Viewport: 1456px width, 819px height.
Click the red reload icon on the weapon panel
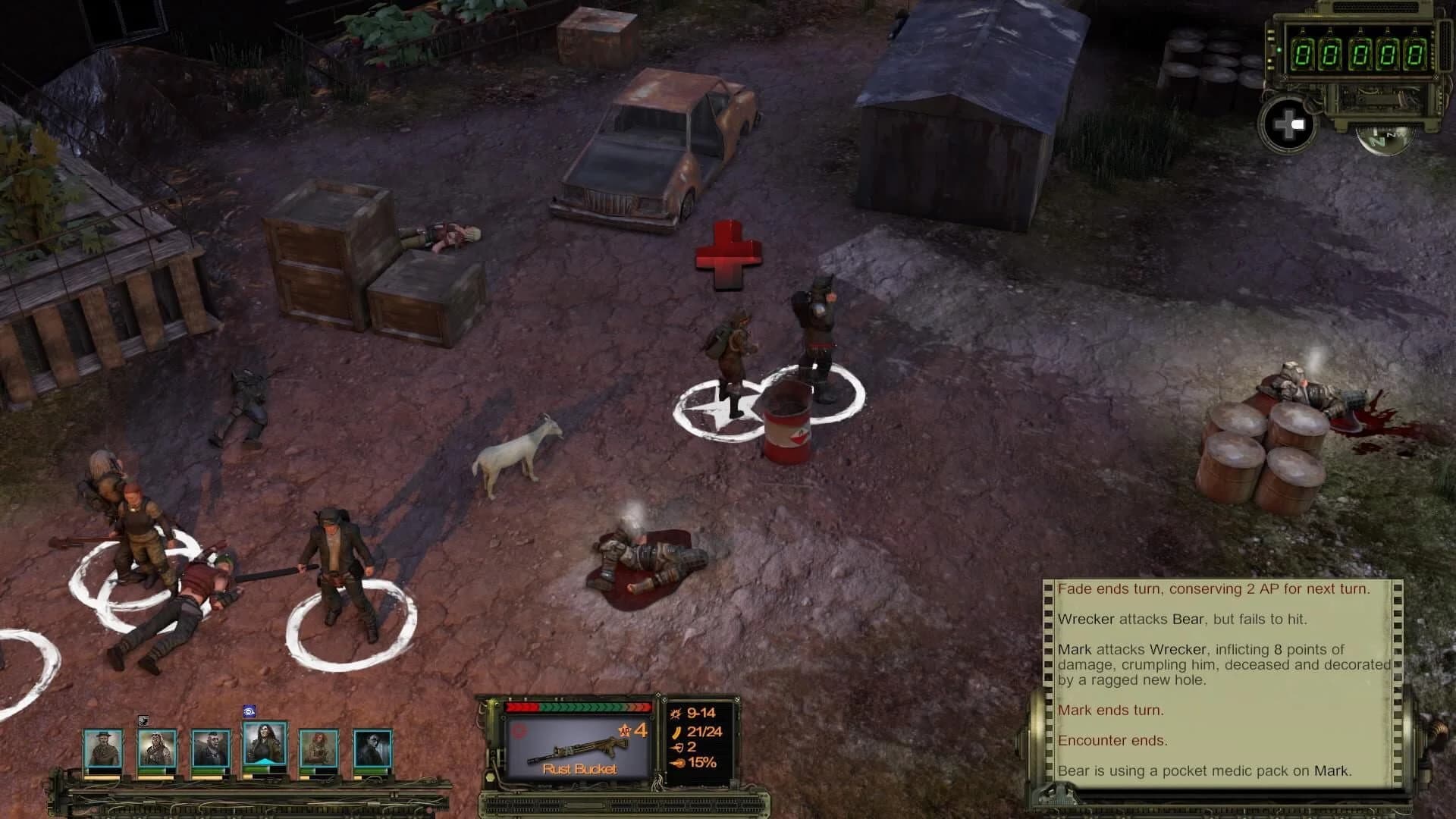tap(518, 732)
